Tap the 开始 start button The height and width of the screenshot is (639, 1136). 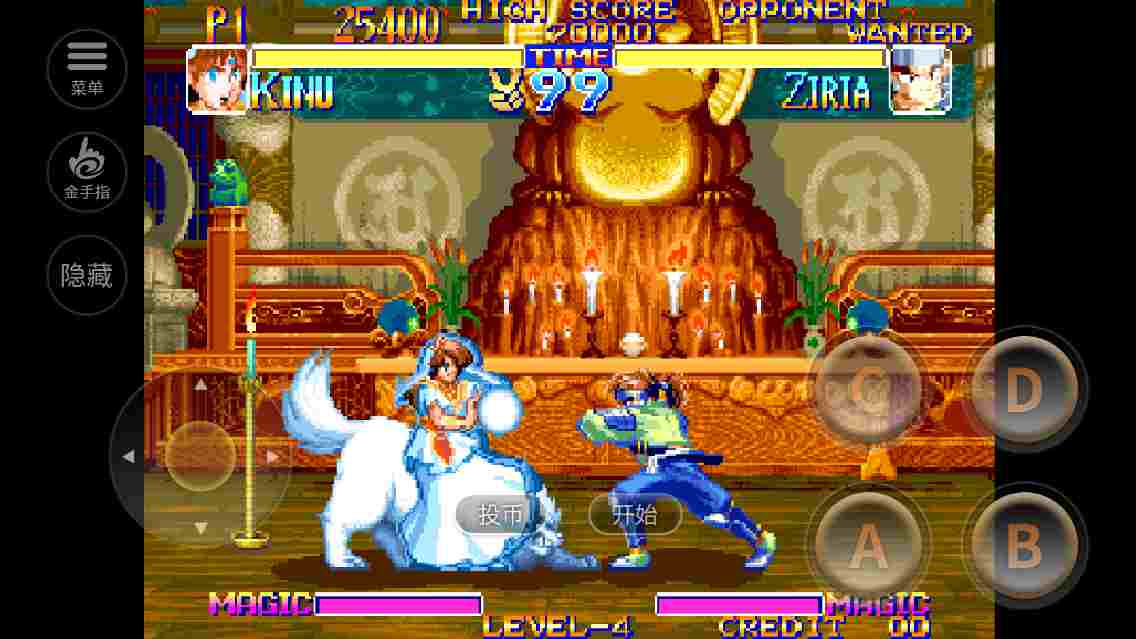coord(635,515)
